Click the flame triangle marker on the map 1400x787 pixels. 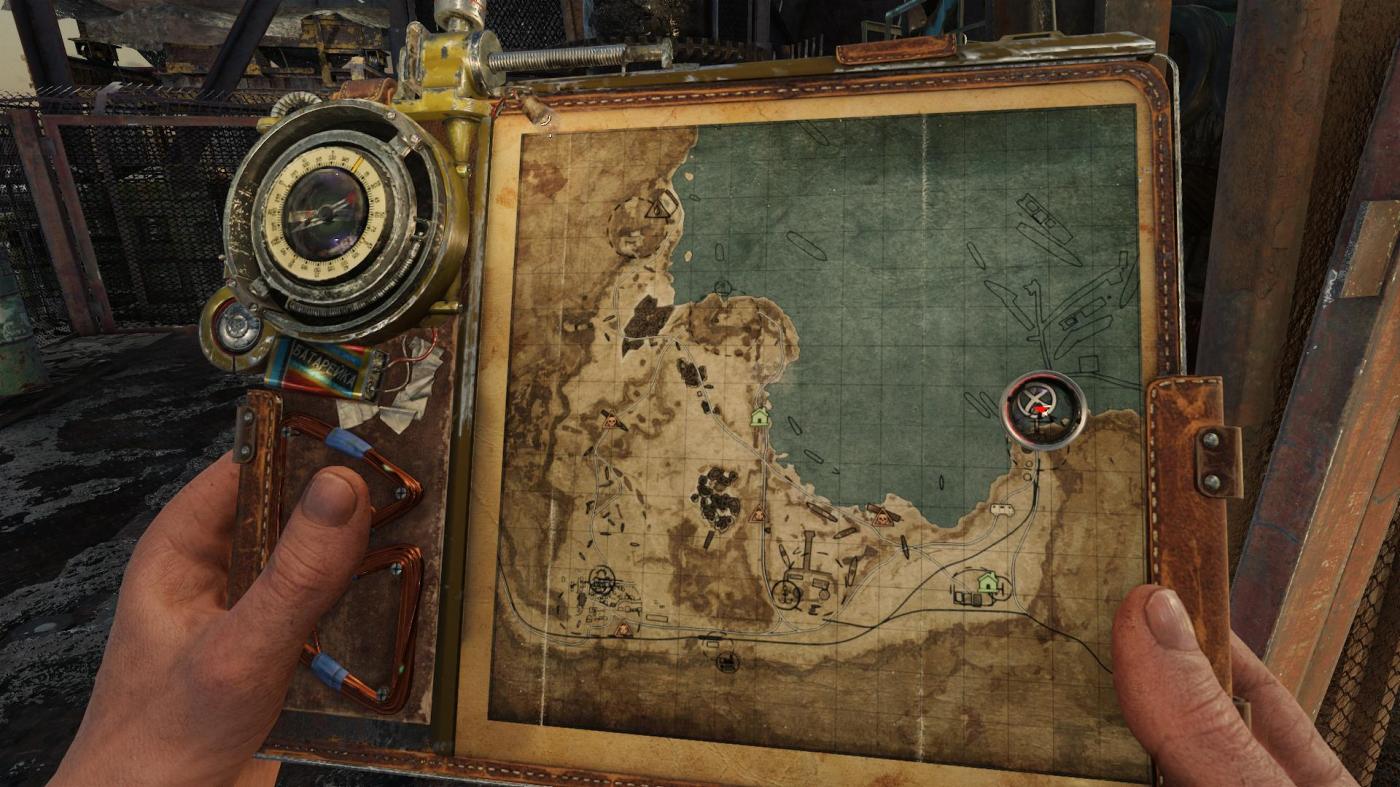658,209
